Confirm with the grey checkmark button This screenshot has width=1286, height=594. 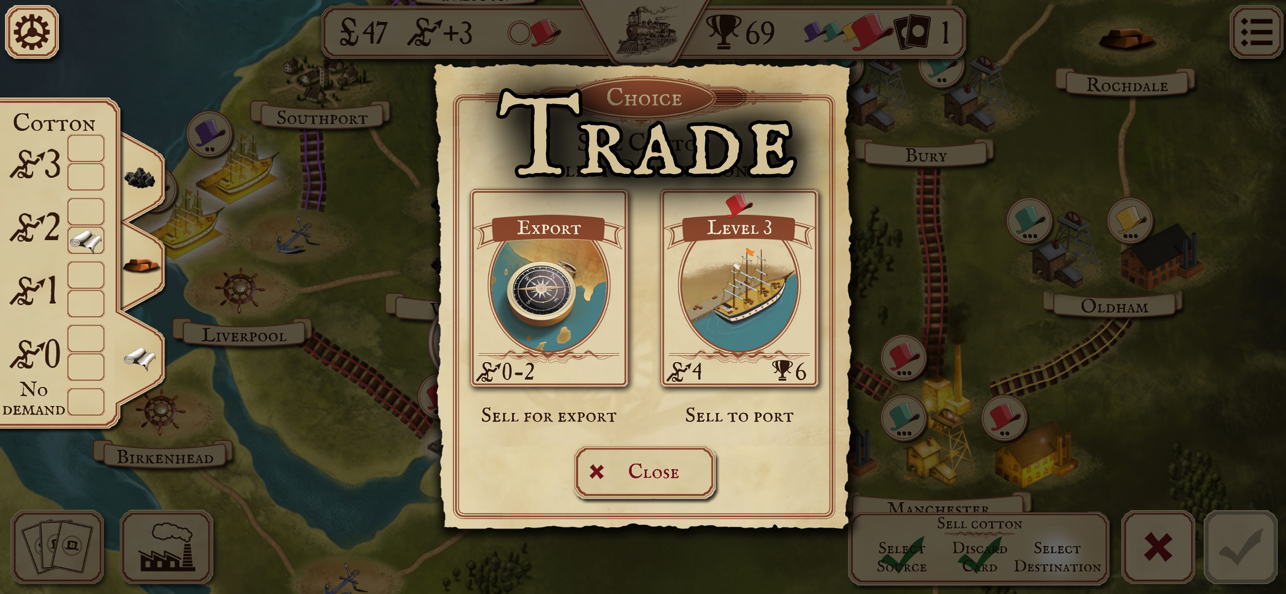[1241, 547]
